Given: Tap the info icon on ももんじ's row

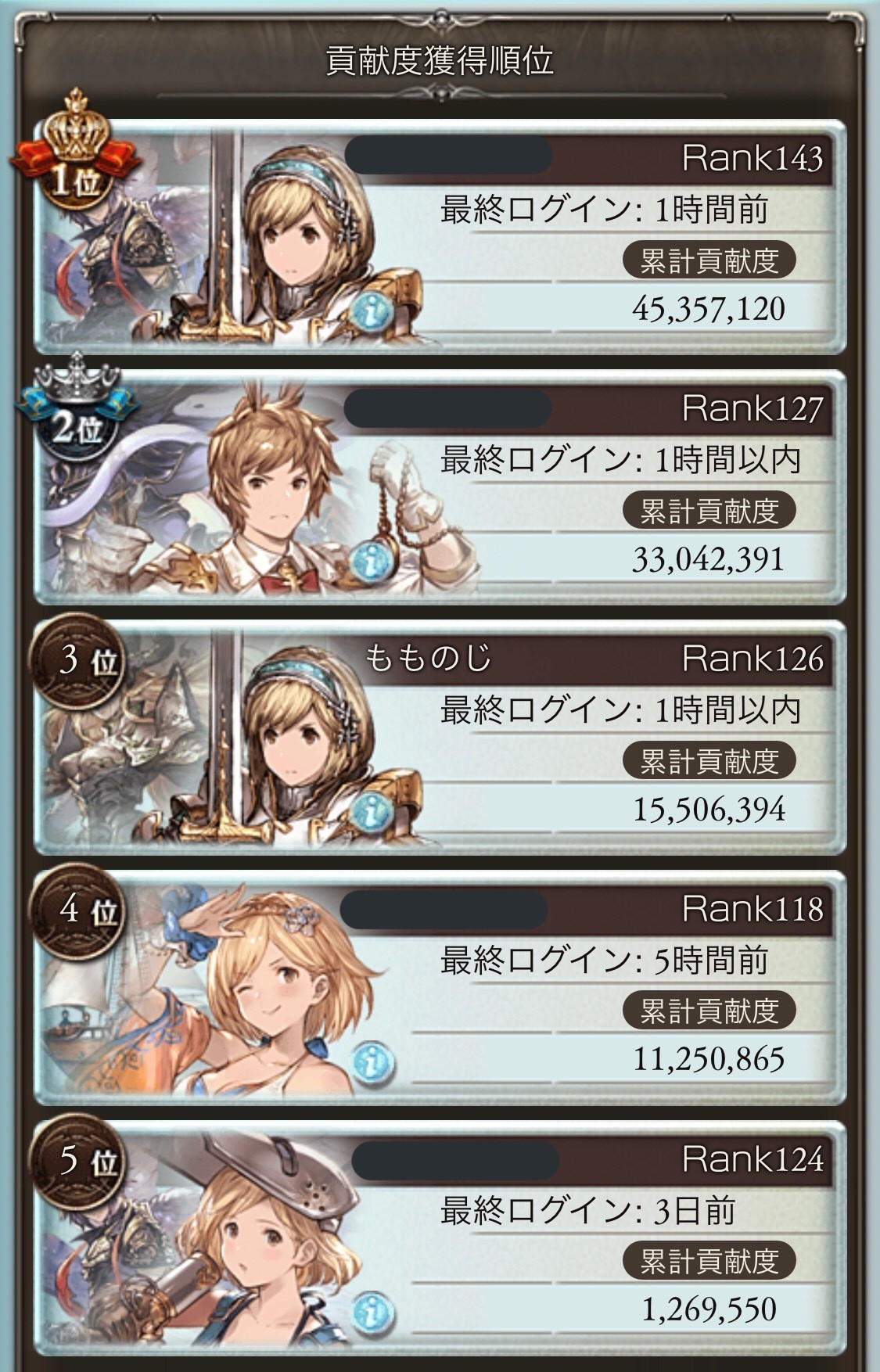Looking at the screenshot, I should pyautogui.click(x=372, y=813).
